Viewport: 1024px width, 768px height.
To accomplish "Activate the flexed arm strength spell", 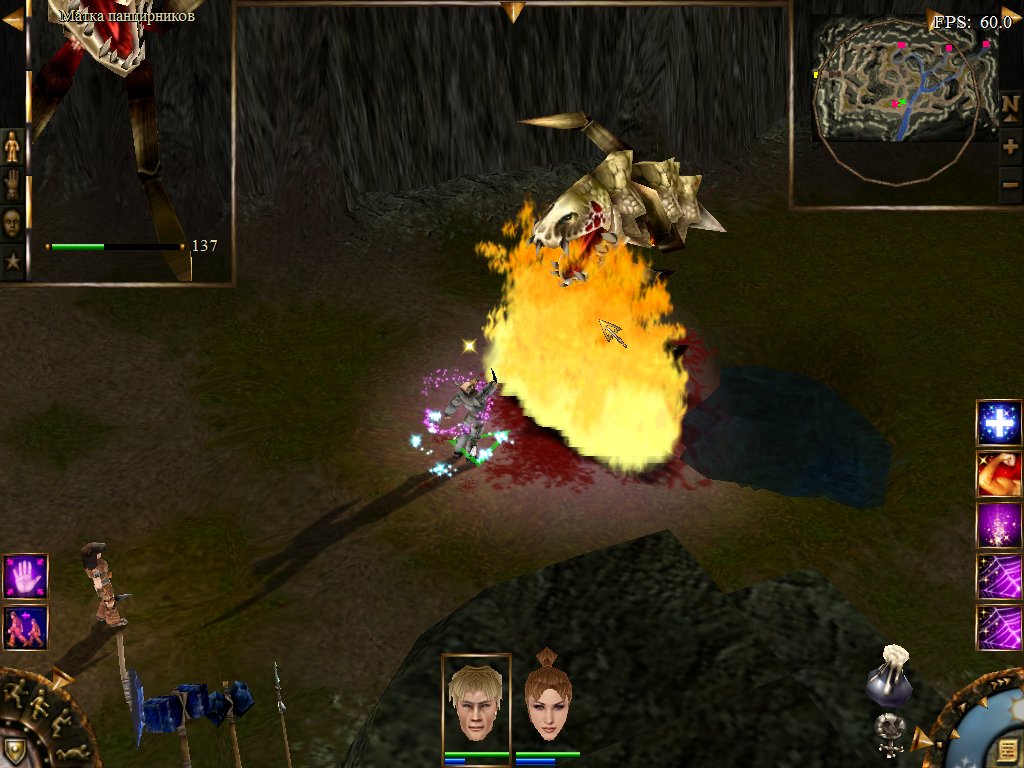I will click(998, 474).
